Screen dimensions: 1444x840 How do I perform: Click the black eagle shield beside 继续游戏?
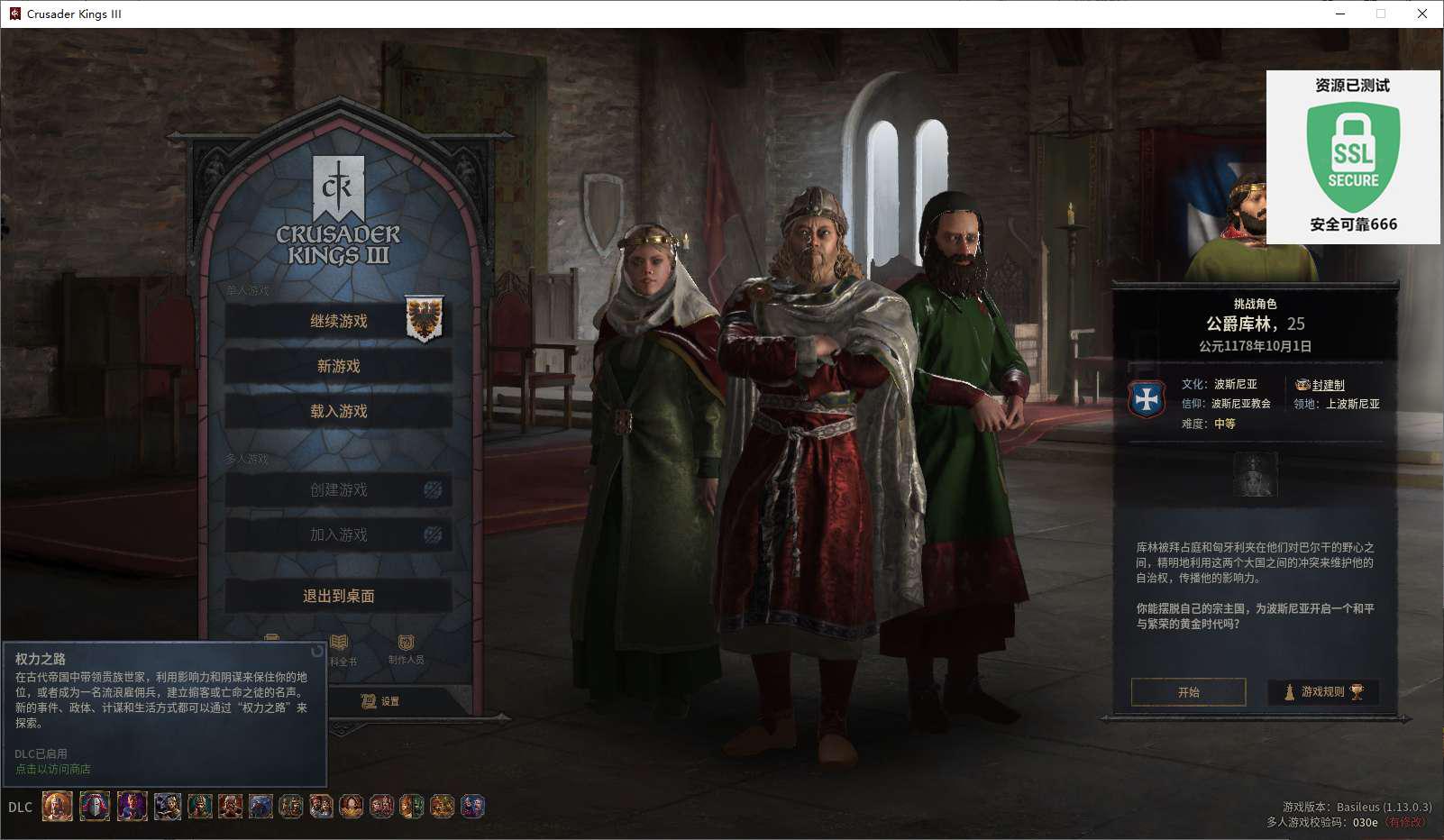(424, 320)
